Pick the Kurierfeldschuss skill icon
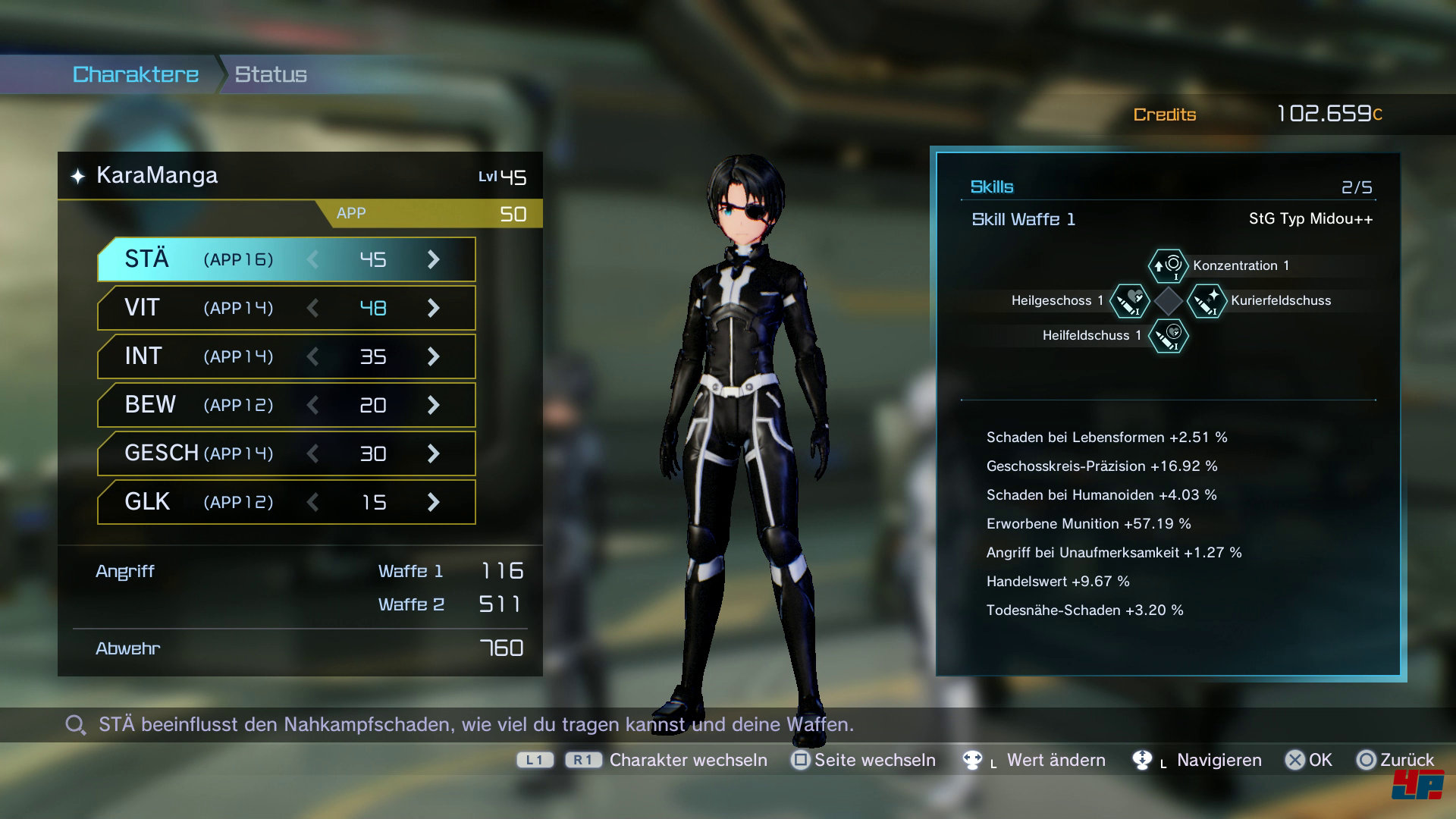The image size is (1456, 819). 1207,301
